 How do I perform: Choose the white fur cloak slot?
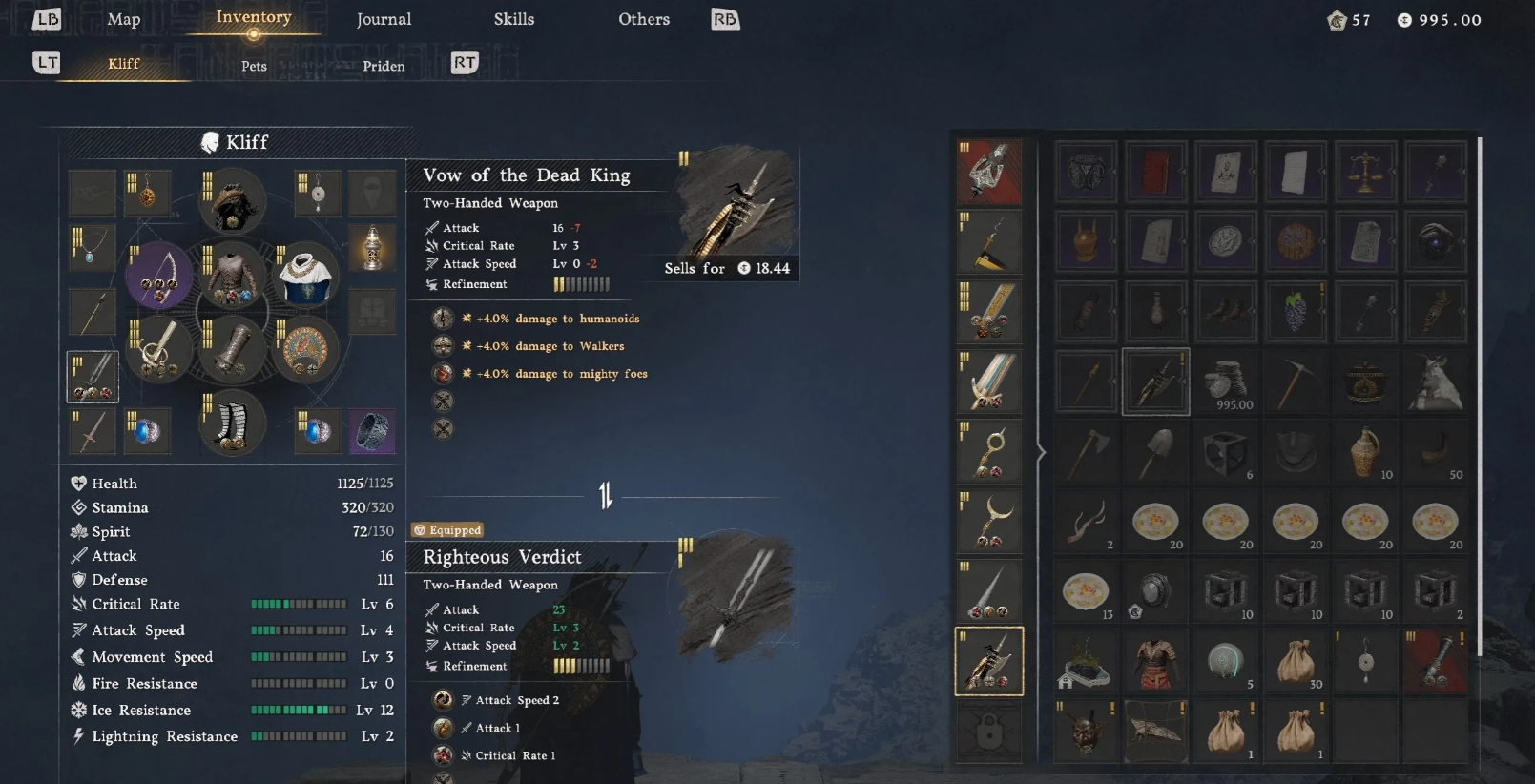pyautogui.click(x=305, y=276)
